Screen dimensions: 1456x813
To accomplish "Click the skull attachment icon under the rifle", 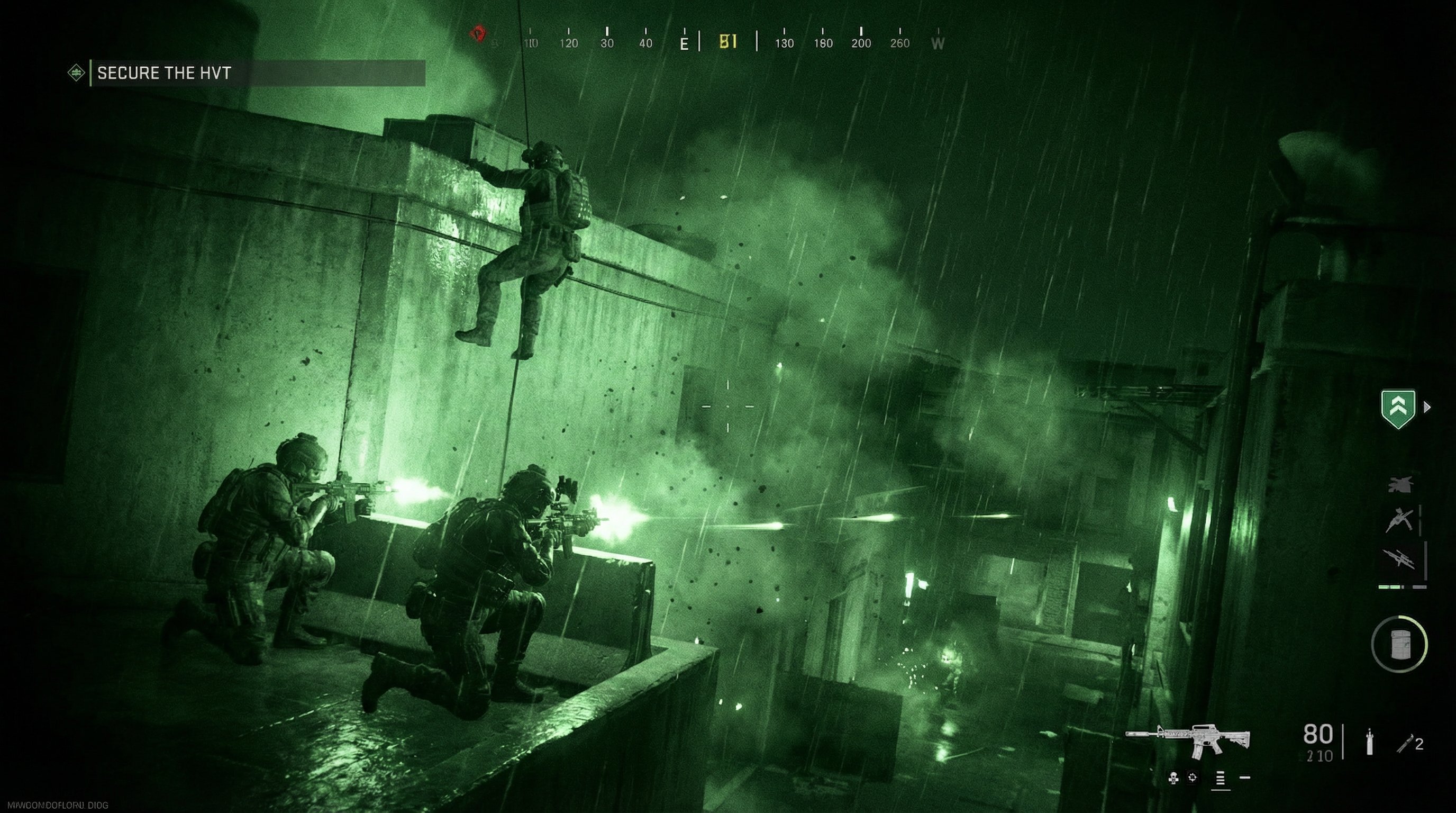I will pos(1173,779).
